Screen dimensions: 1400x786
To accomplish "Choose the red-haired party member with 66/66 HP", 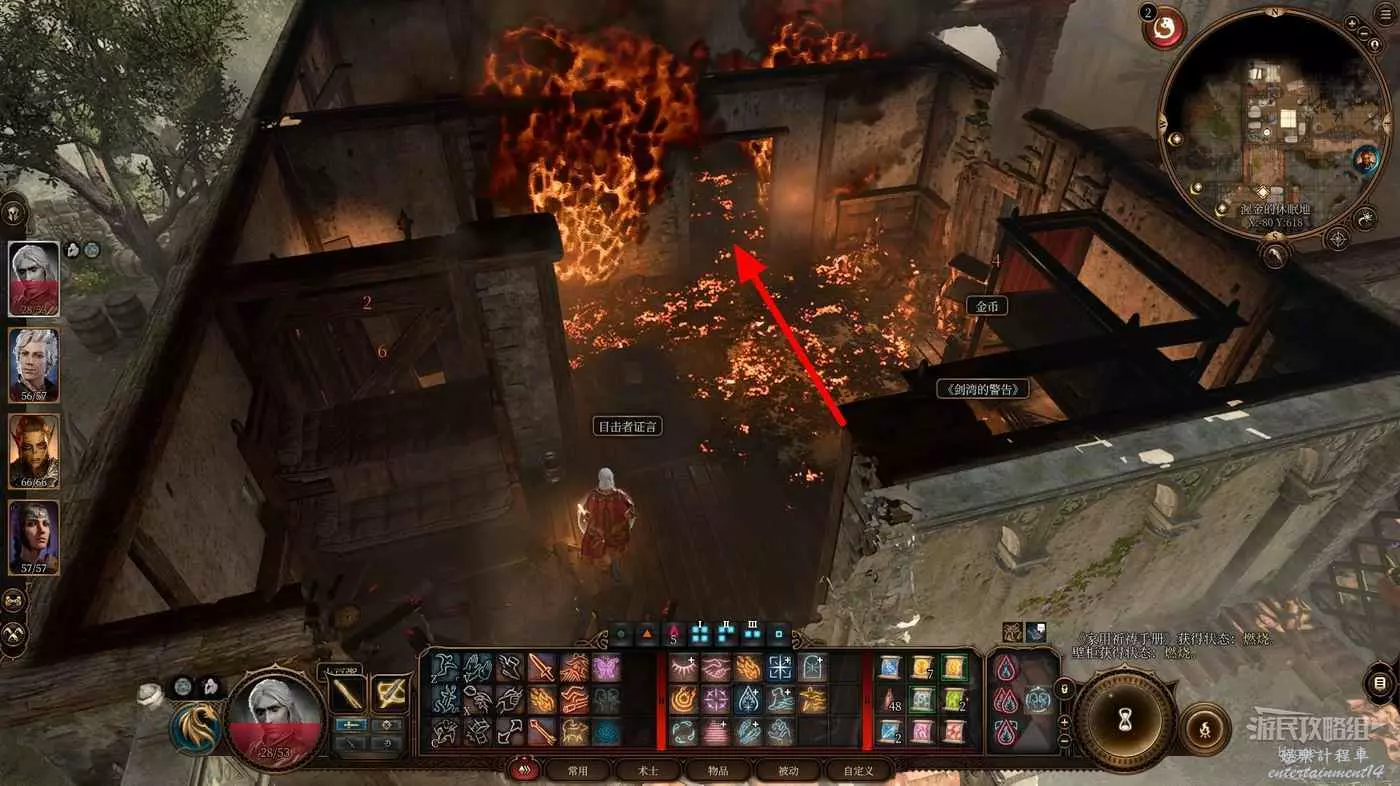I will [x=34, y=449].
